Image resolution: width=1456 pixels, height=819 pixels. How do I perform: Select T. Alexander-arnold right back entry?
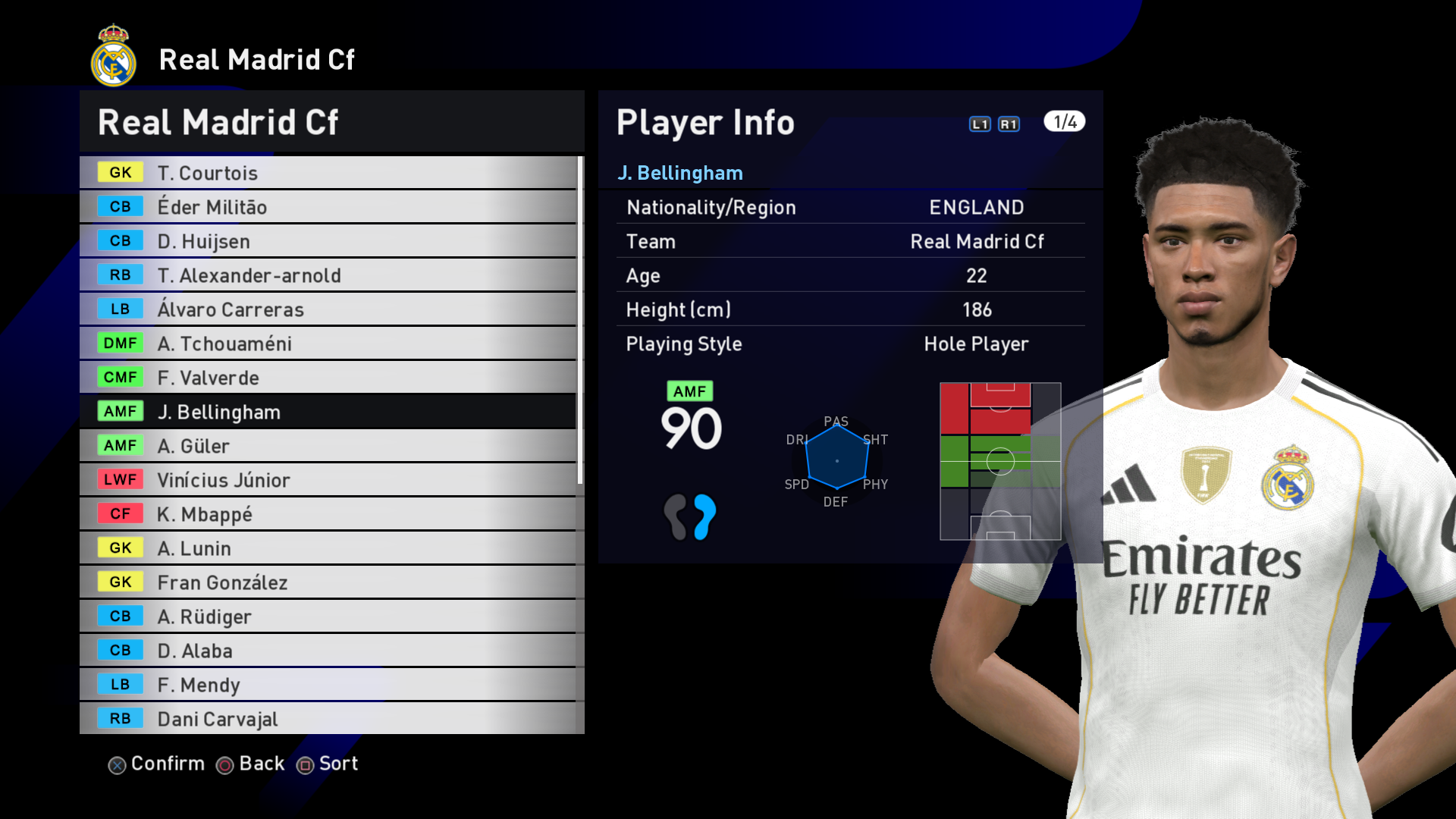pyautogui.click(x=328, y=275)
